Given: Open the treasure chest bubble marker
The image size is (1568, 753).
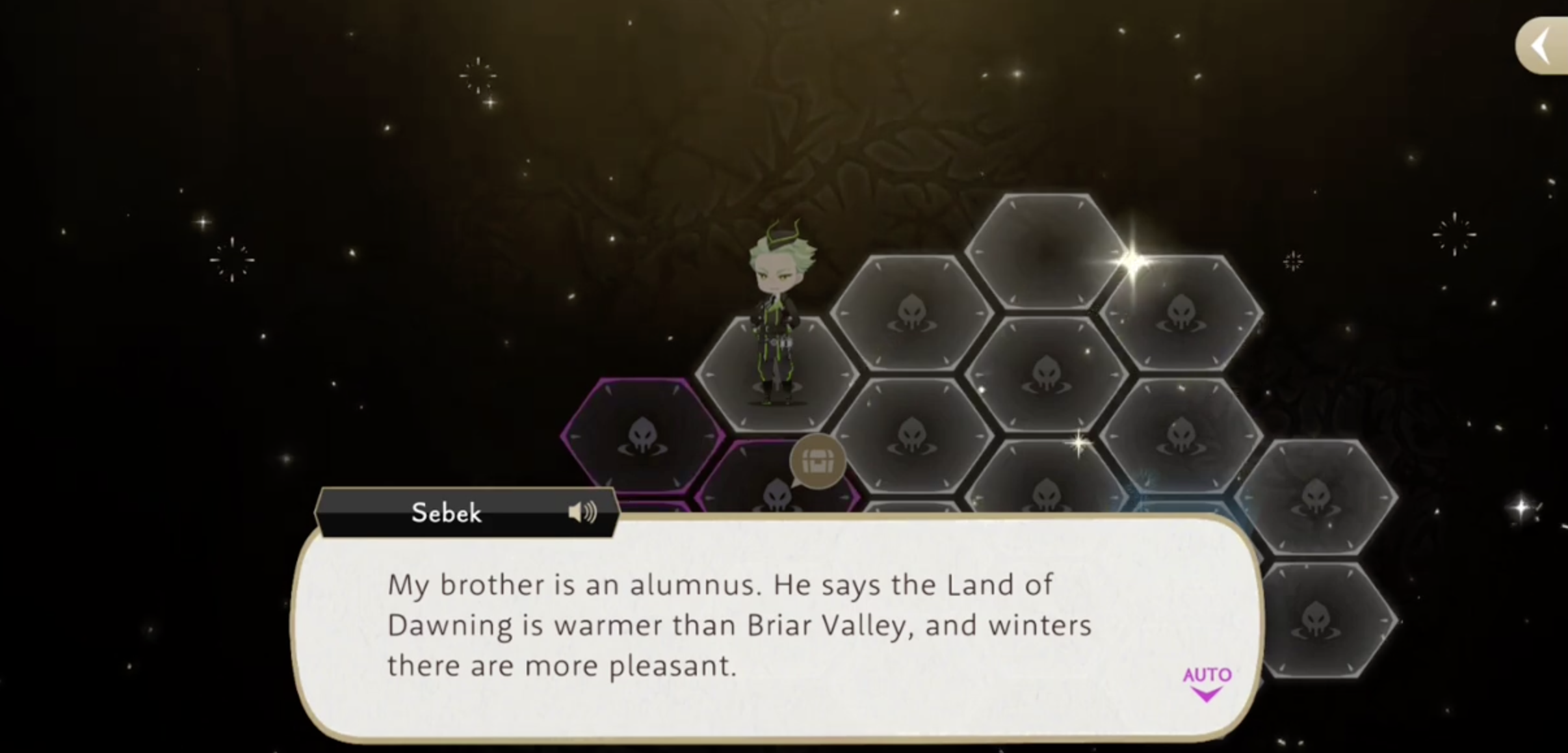Looking at the screenshot, I should pyautogui.click(x=817, y=462).
